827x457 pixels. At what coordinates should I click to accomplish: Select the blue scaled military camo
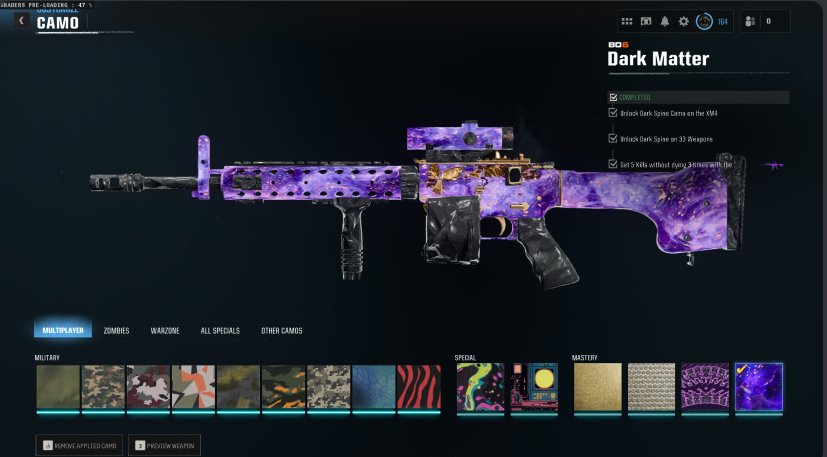click(x=373, y=387)
